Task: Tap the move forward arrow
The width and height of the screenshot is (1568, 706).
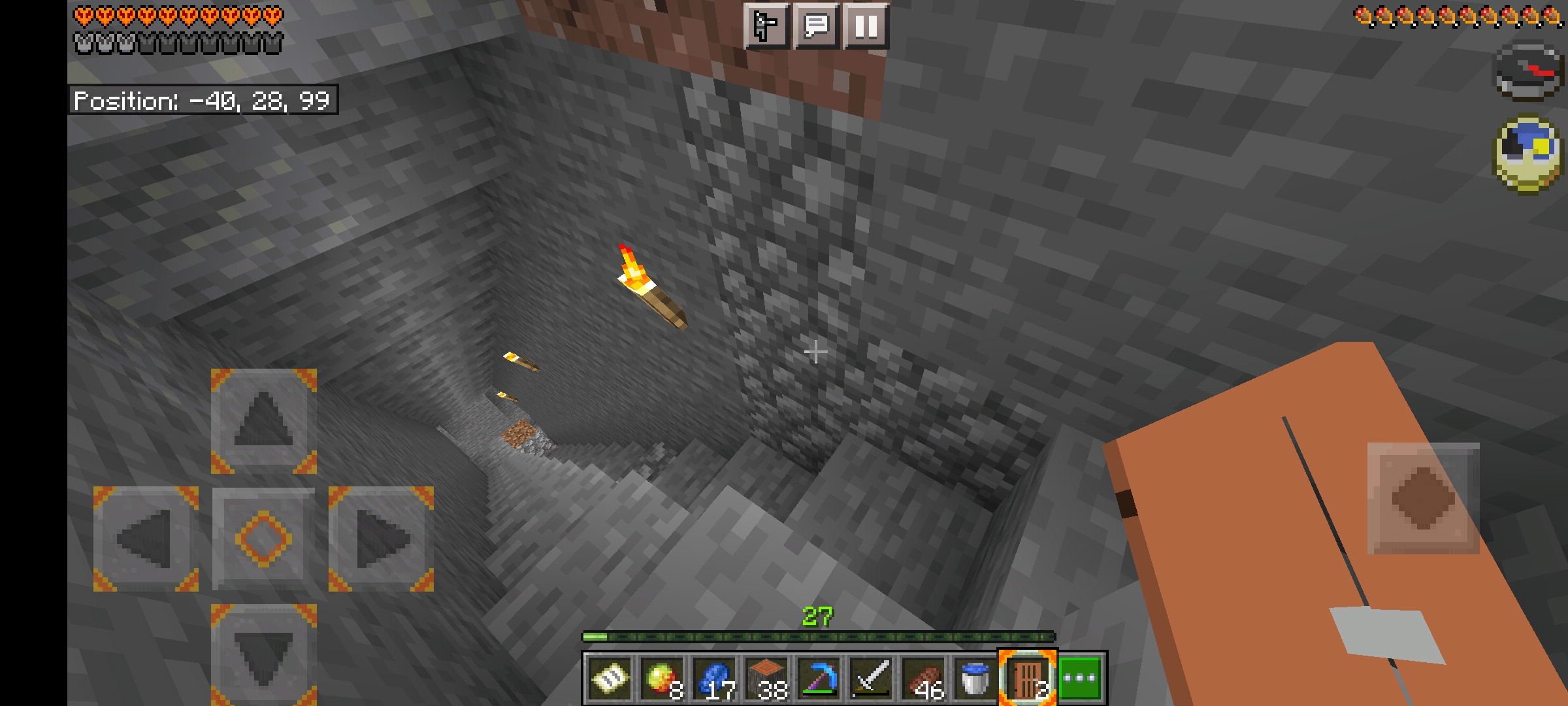Action: [x=263, y=420]
